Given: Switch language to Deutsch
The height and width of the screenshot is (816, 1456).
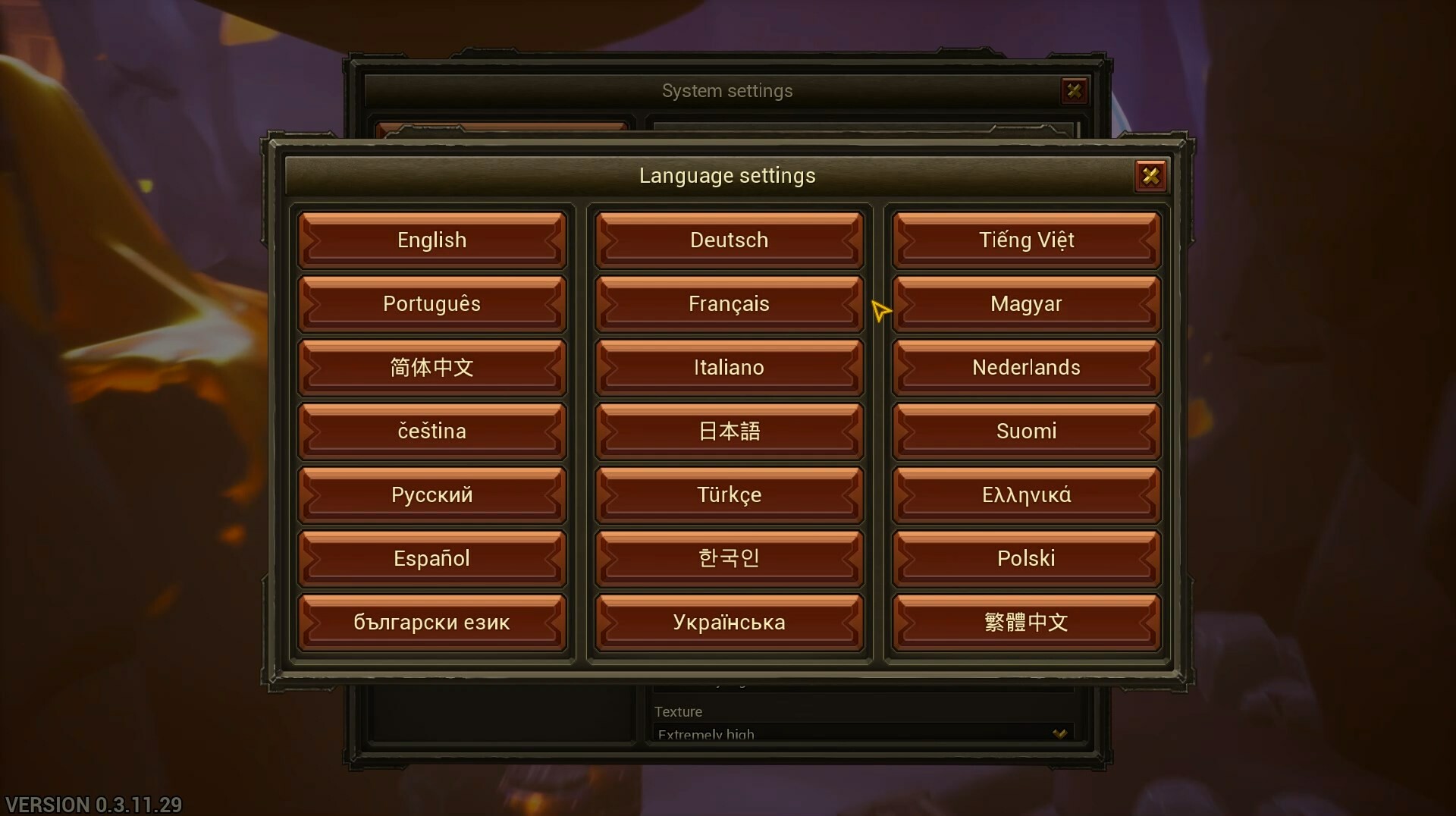Looking at the screenshot, I should [727, 240].
